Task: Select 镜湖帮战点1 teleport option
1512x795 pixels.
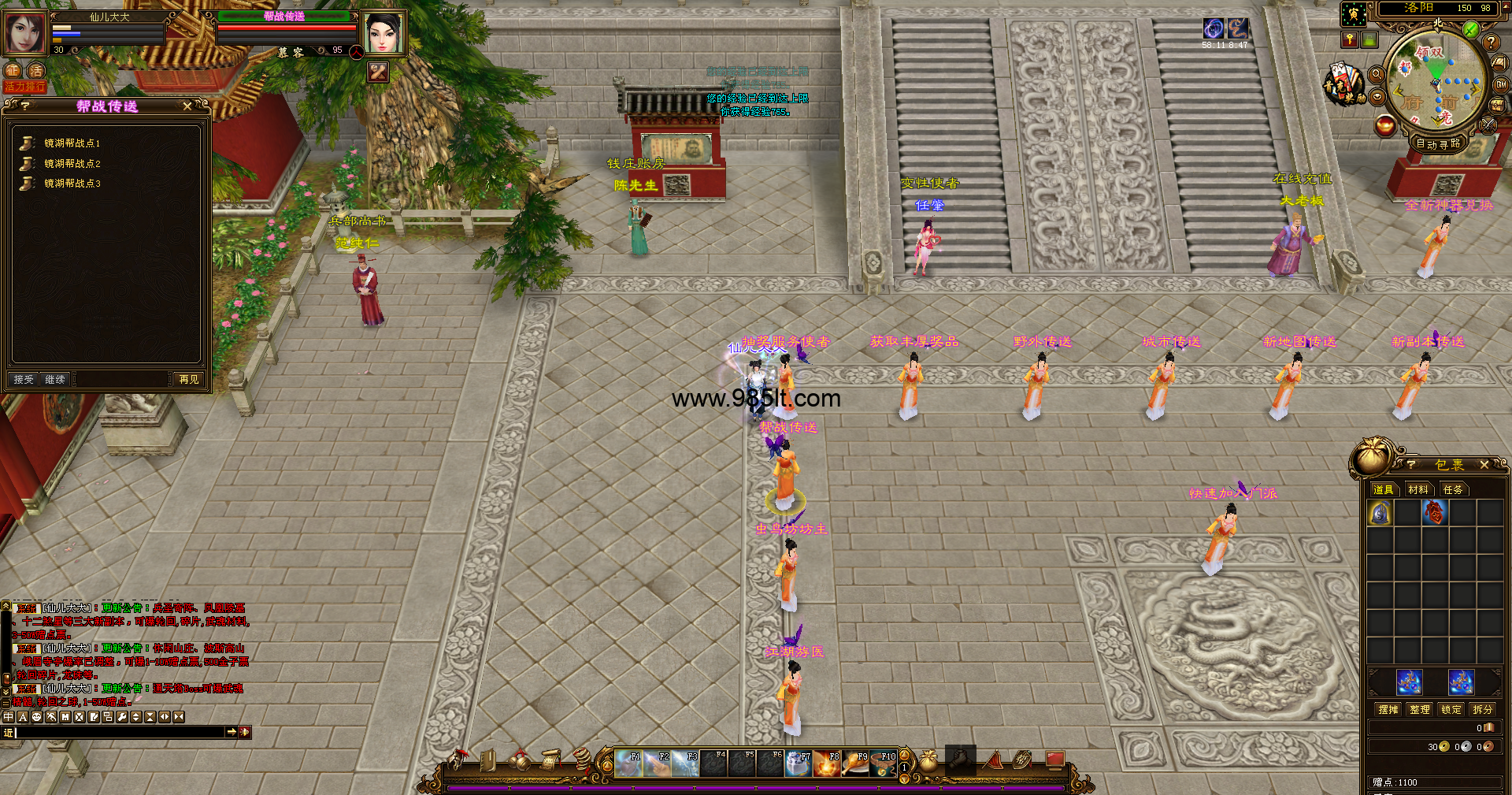Action: [x=72, y=143]
